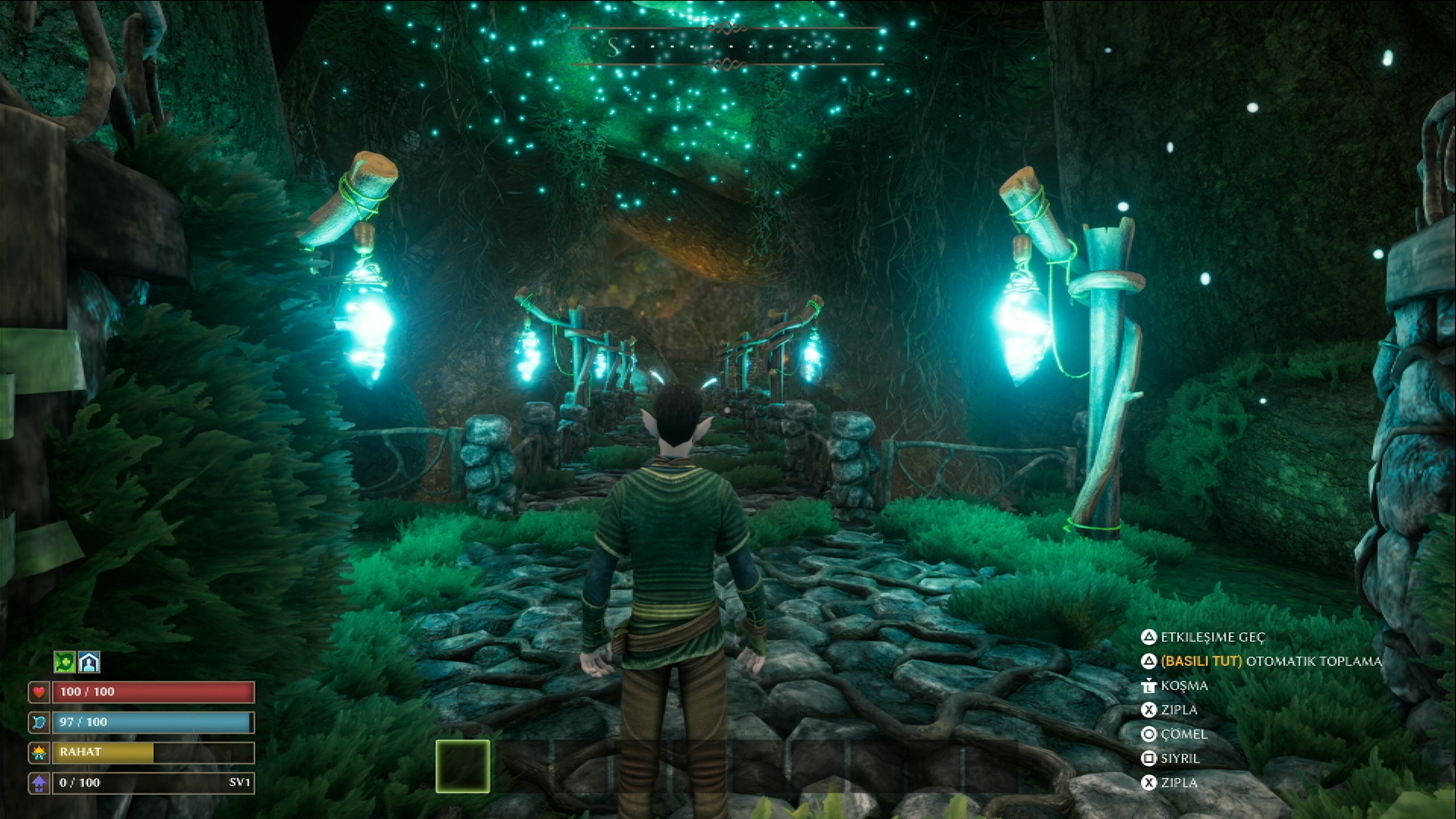Click the sheltered house status icon
Image resolution: width=1456 pixels, height=819 pixels.
click(89, 662)
